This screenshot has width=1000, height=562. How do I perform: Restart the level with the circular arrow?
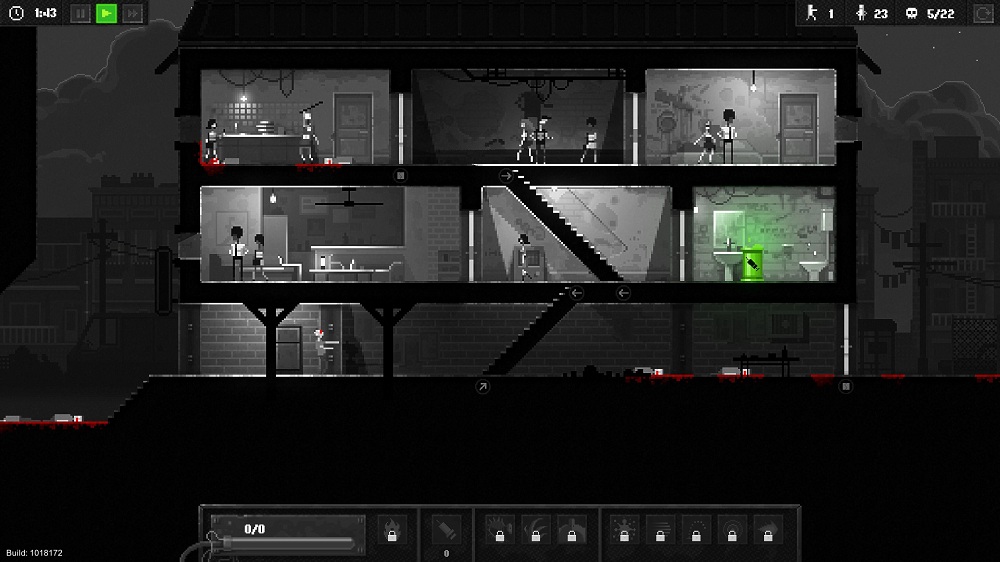(982, 14)
